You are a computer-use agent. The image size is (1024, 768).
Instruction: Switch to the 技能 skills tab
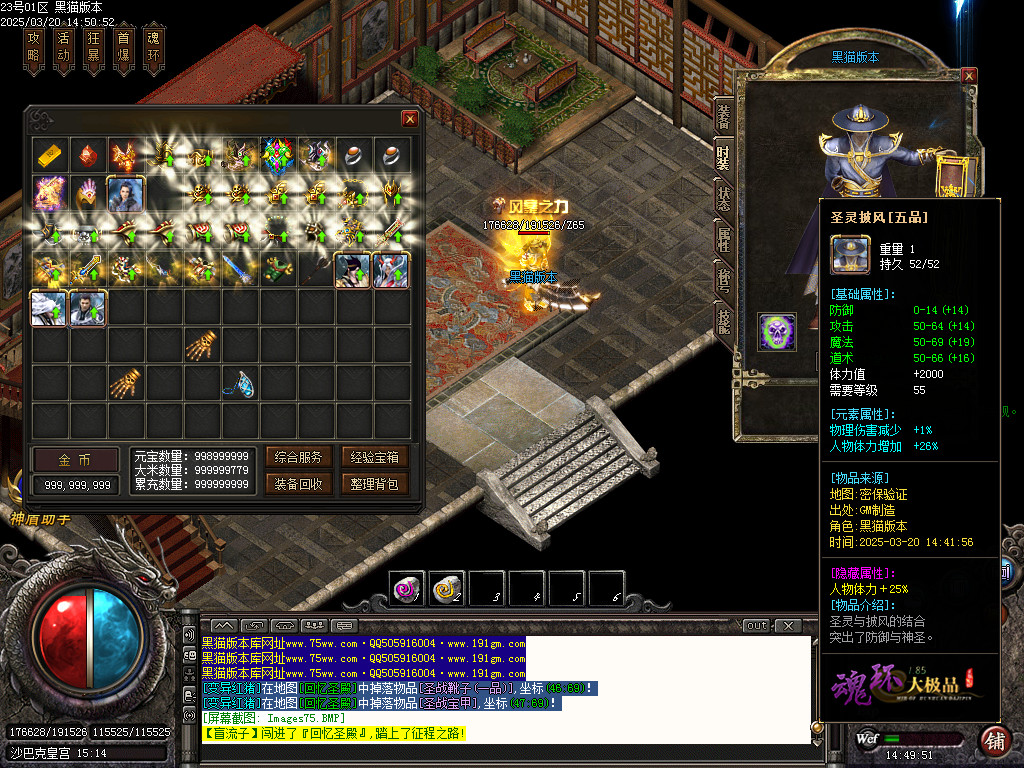point(723,319)
